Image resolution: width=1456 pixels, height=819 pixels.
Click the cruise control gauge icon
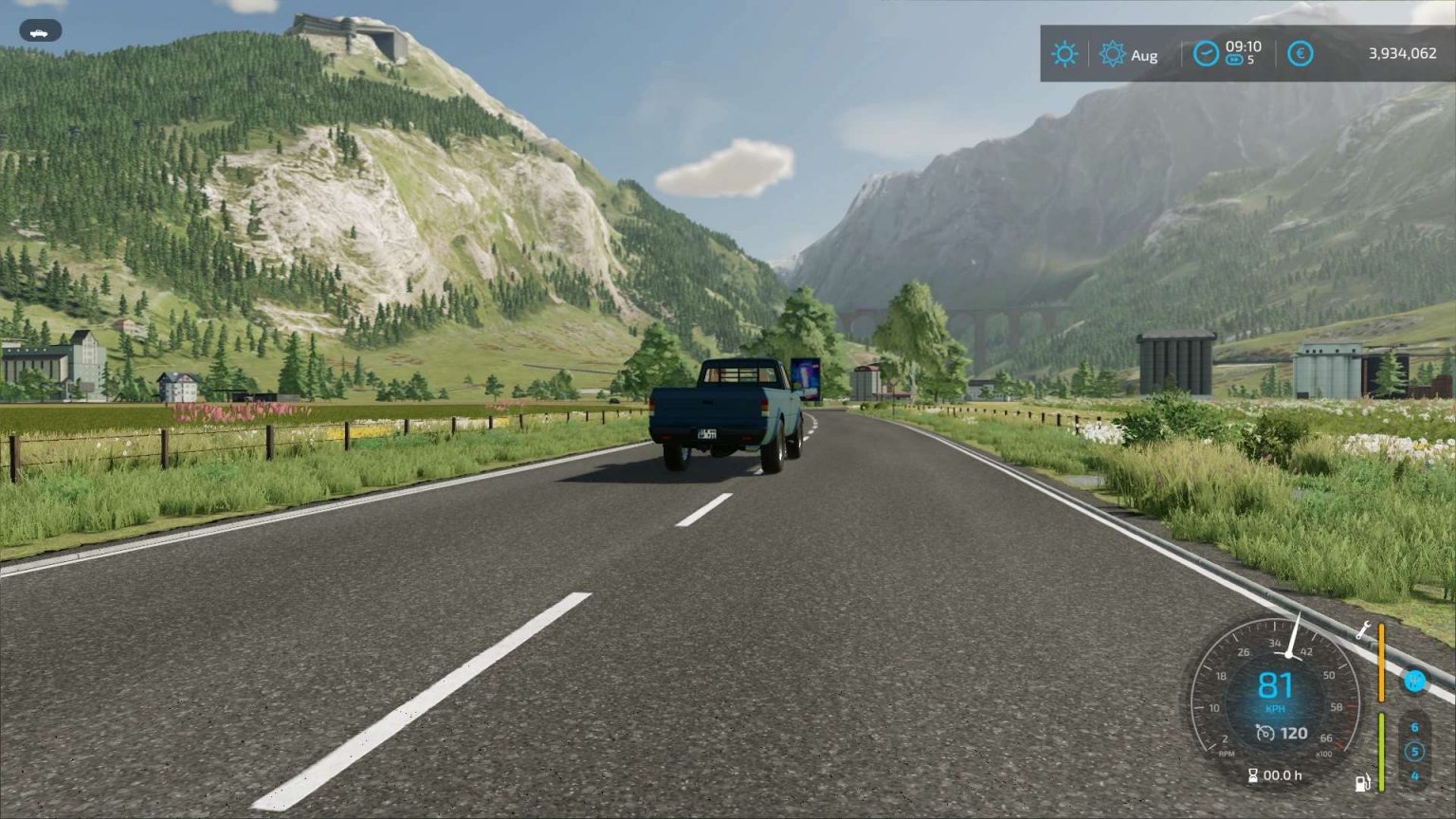(x=1265, y=732)
